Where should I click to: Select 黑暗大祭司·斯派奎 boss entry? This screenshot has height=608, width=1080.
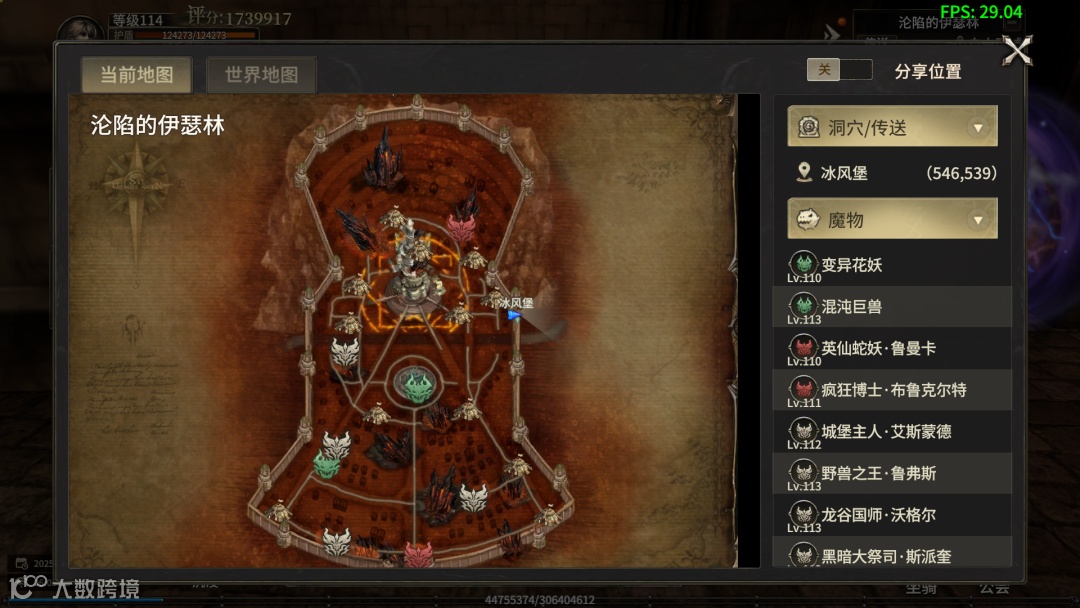coord(892,554)
